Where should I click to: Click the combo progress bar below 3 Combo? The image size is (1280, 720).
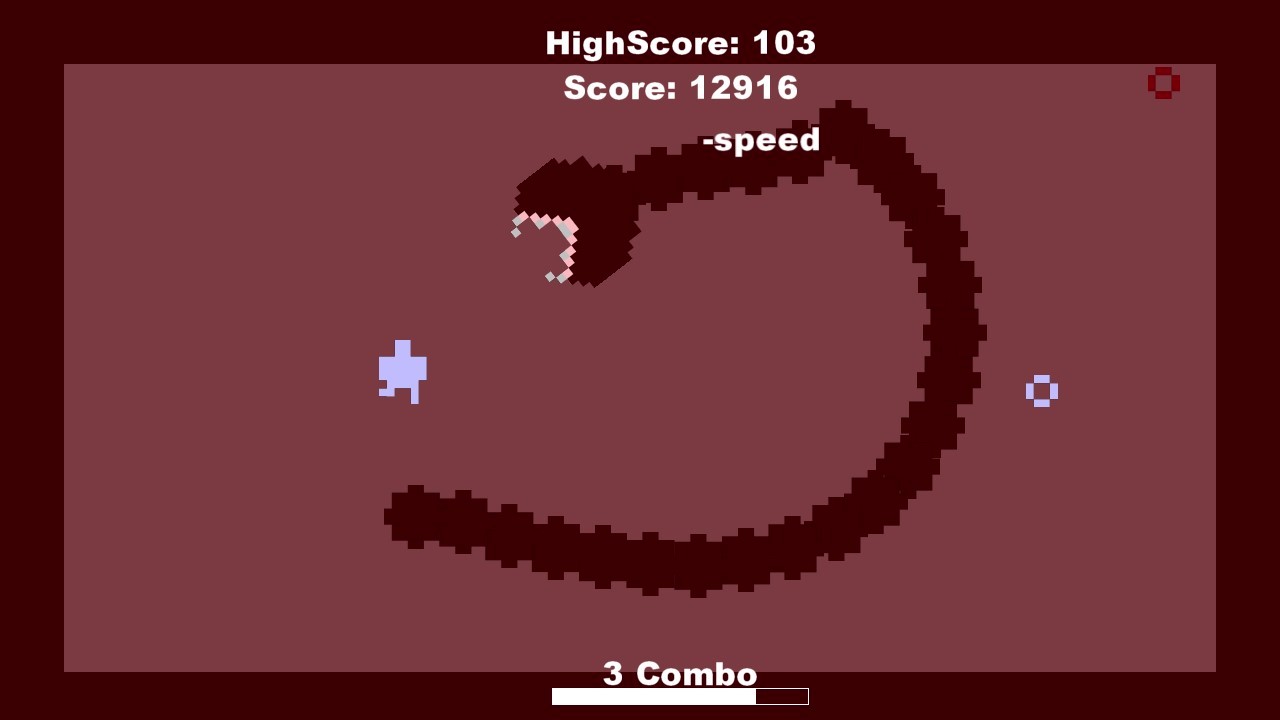(x=679, y=696)
